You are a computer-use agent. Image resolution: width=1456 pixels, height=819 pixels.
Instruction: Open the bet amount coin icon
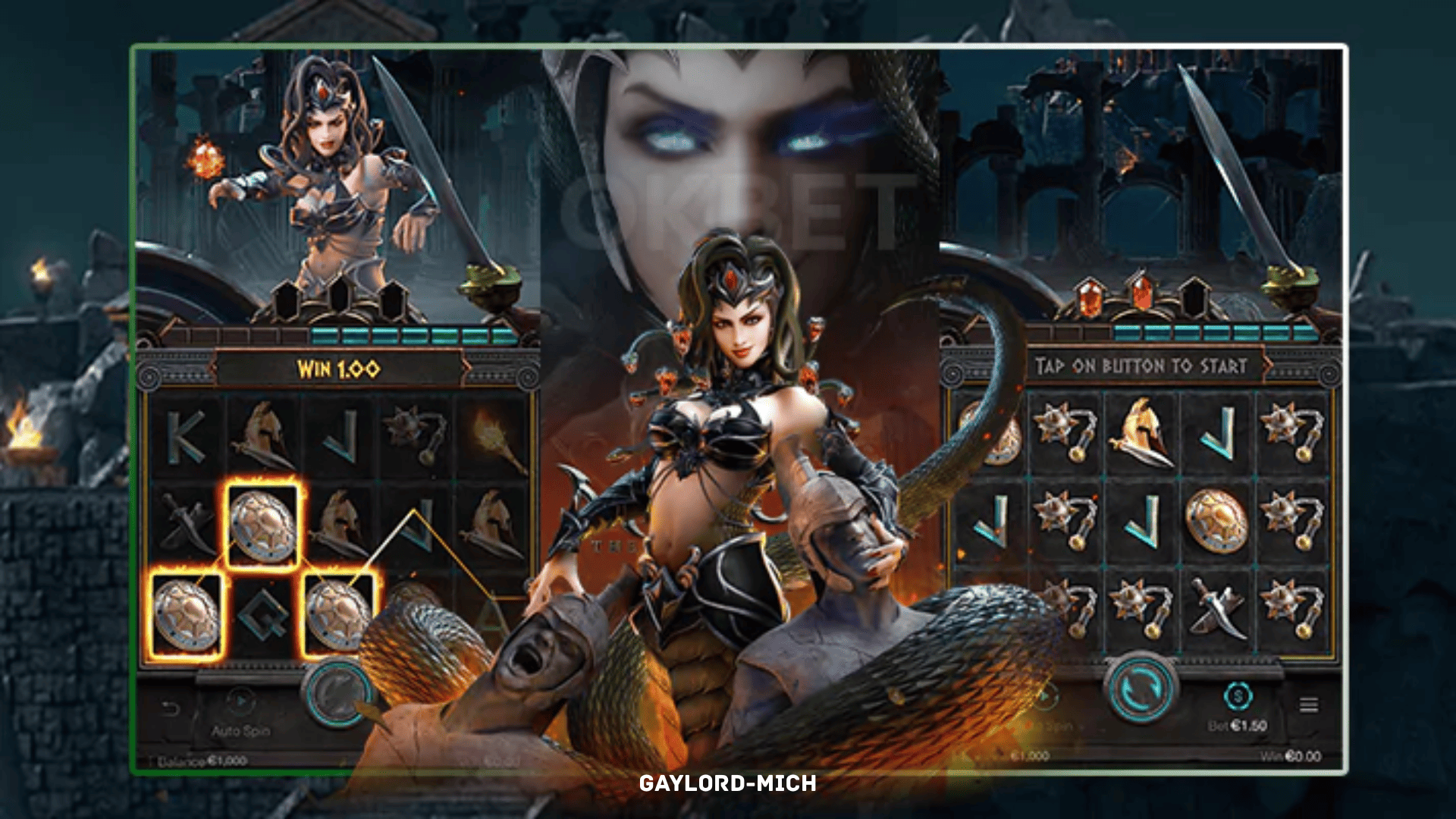click(1238, 695)
